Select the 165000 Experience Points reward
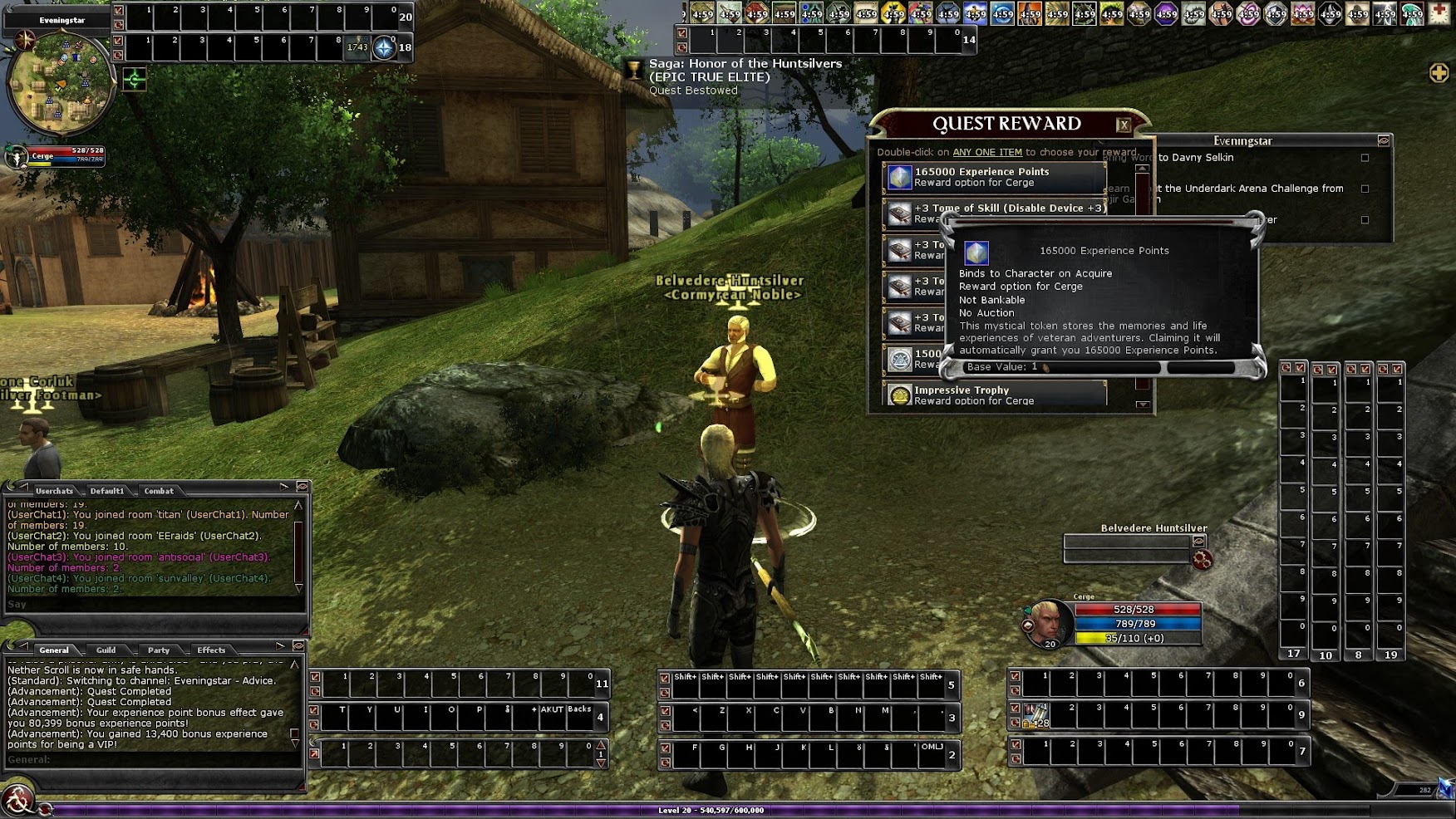1456x819 pixels. (994, 177)
